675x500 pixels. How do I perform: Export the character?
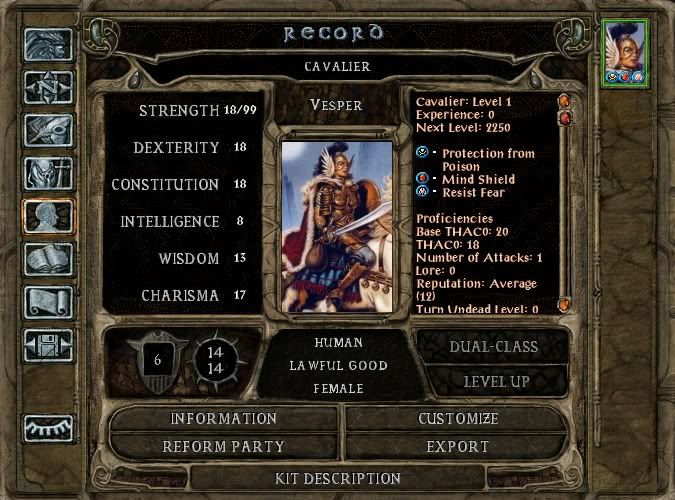tap(459, 446)
